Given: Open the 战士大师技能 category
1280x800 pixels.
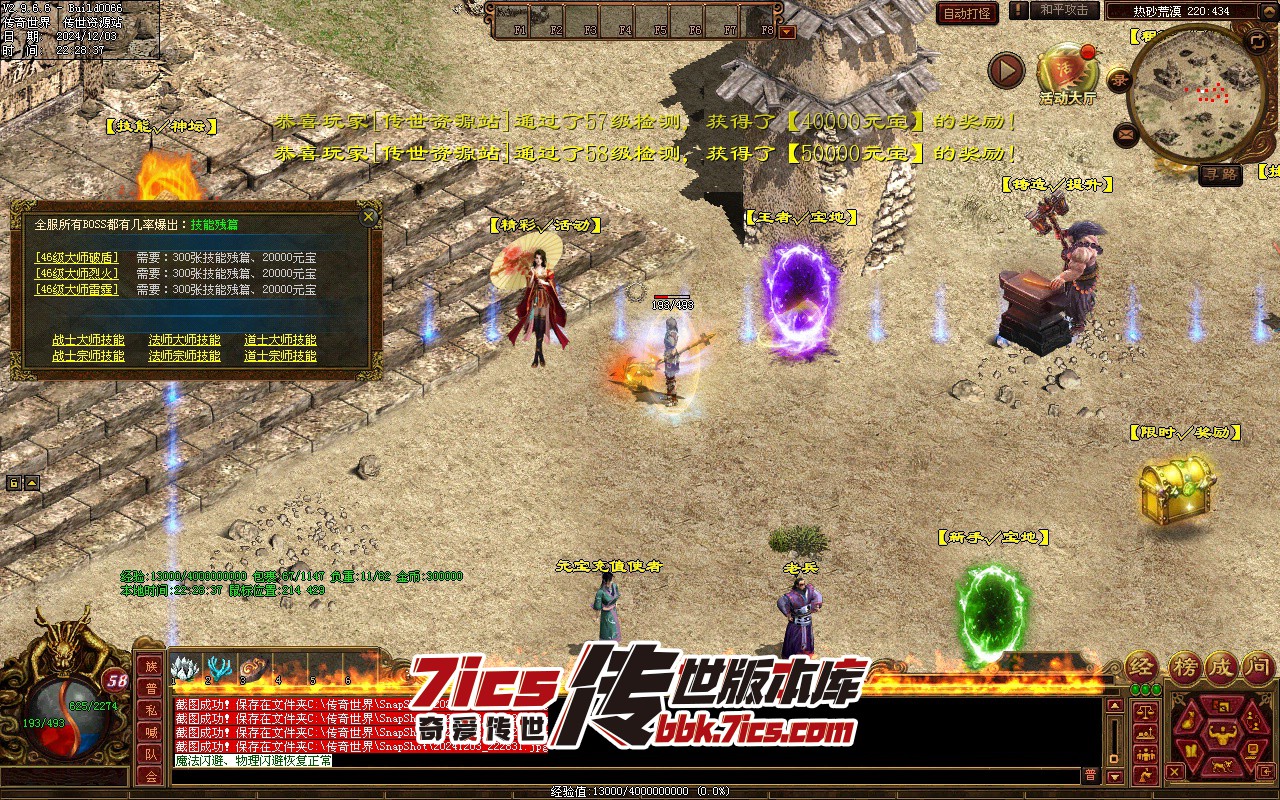Looking at the screenshot, I should (88, 340).
